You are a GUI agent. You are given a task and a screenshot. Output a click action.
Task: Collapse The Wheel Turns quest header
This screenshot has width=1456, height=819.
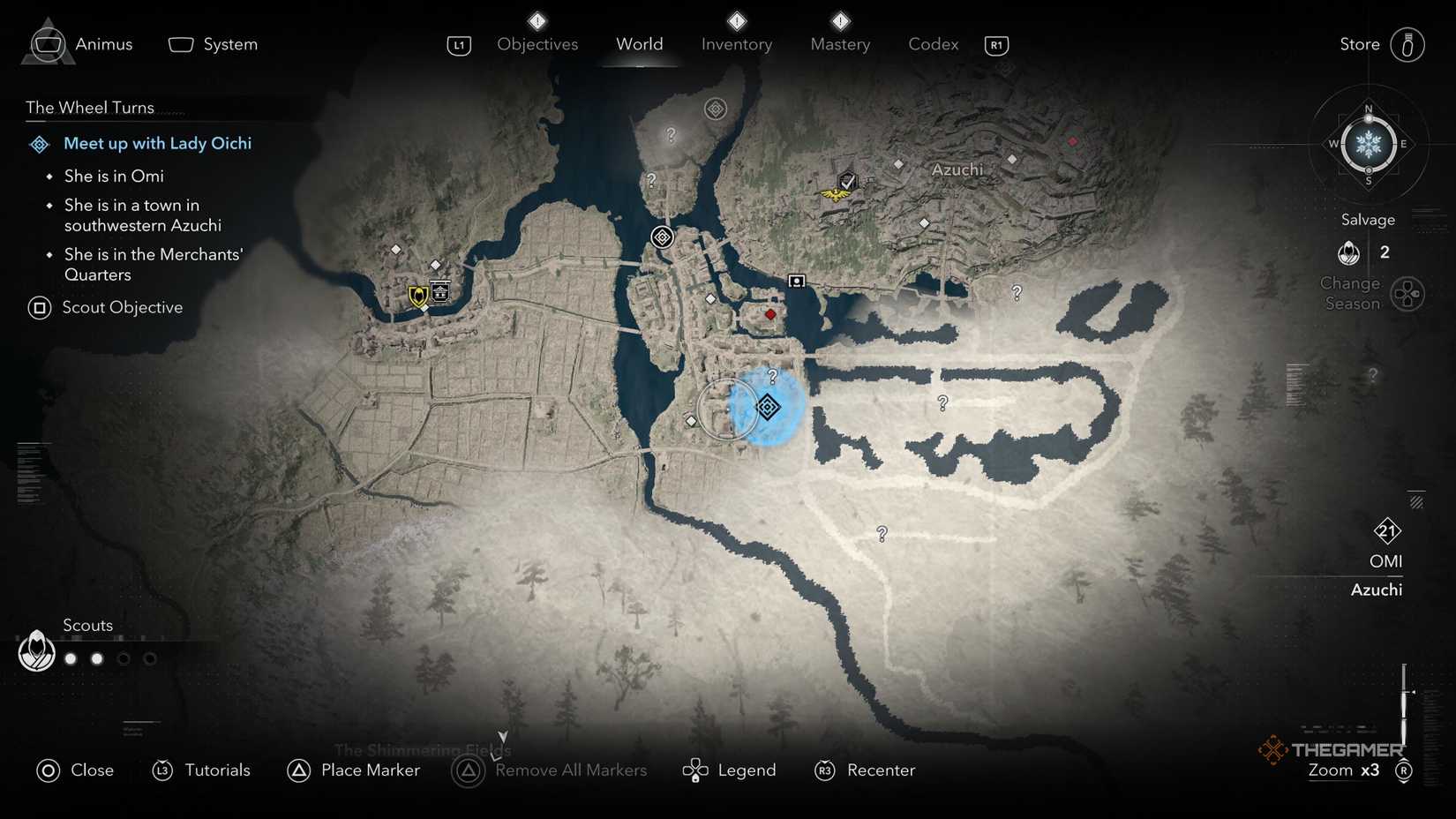88,107
